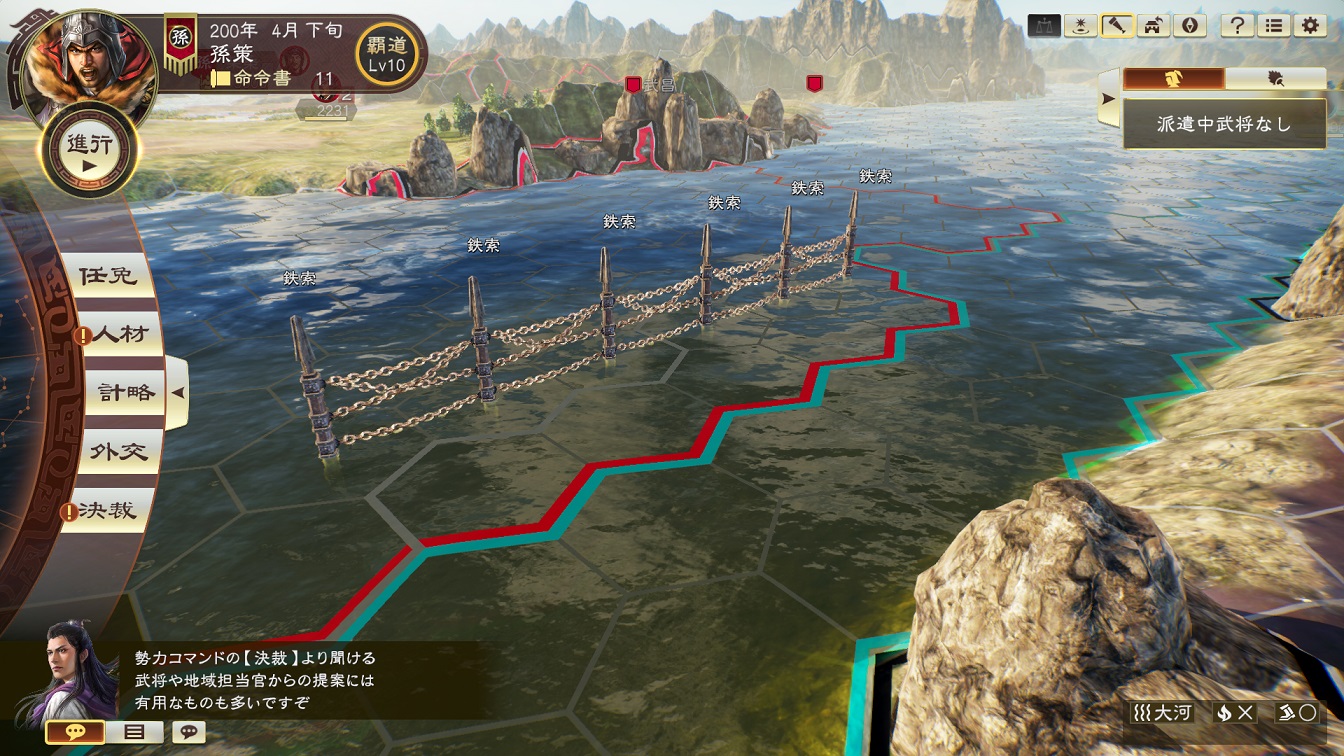Open the list menu button
Viewport: 1344px width, 756px height.
pyautogui.click(x=1273, y=26)
